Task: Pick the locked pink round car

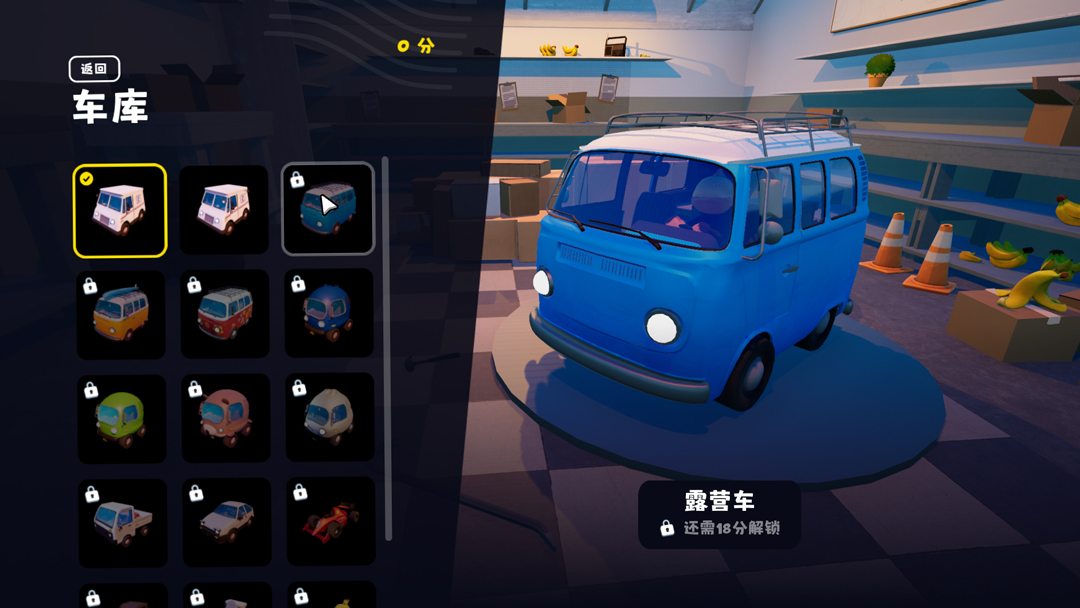Action: [226, 418]
